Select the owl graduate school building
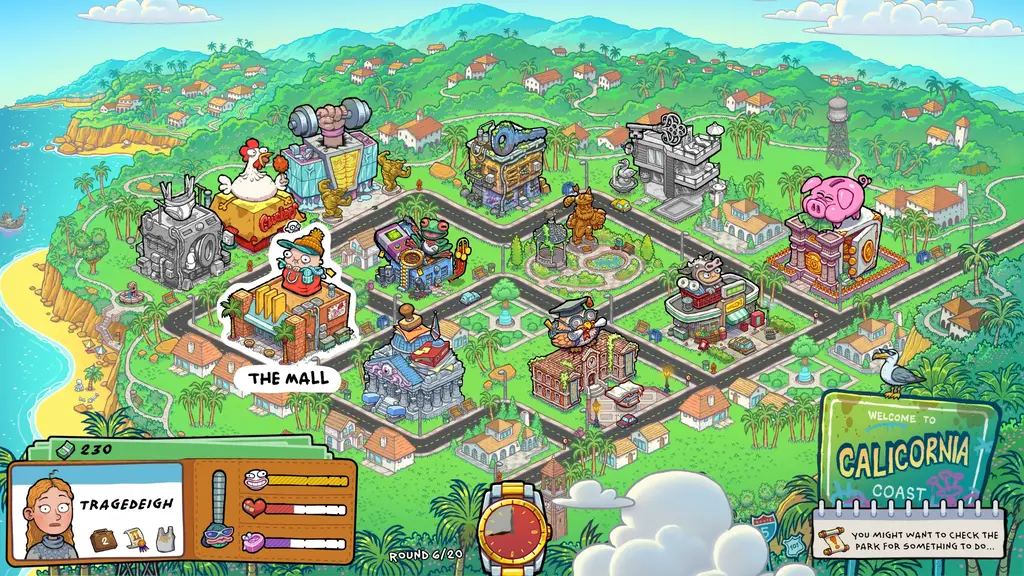1024x576 pixels. tap(582, 355)
